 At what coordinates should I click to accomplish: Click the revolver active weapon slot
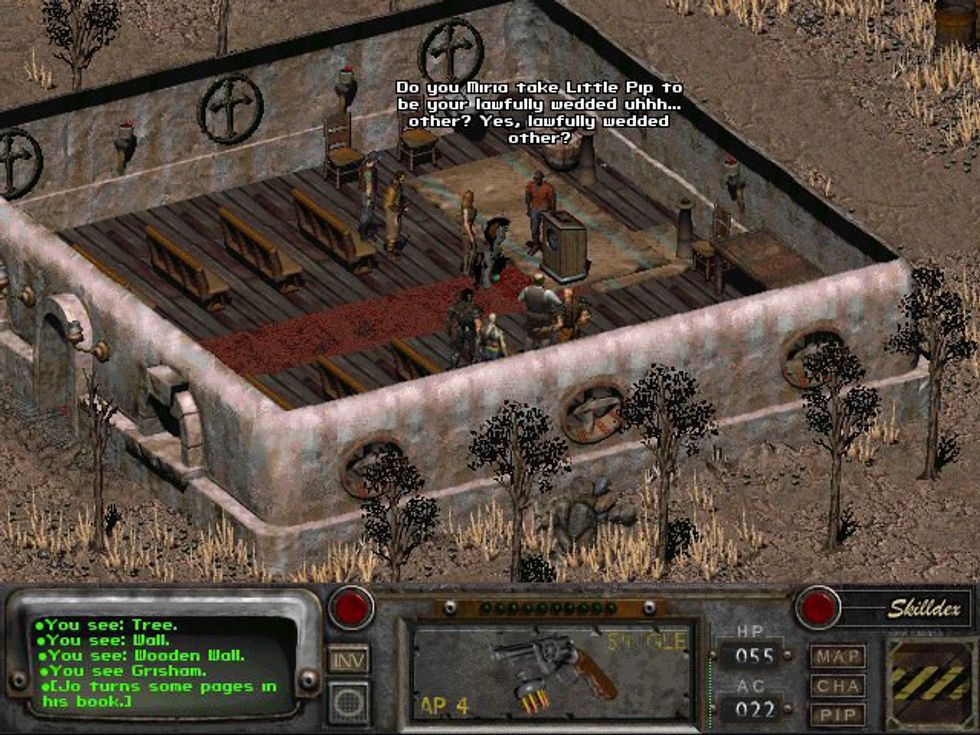point(548,670)
